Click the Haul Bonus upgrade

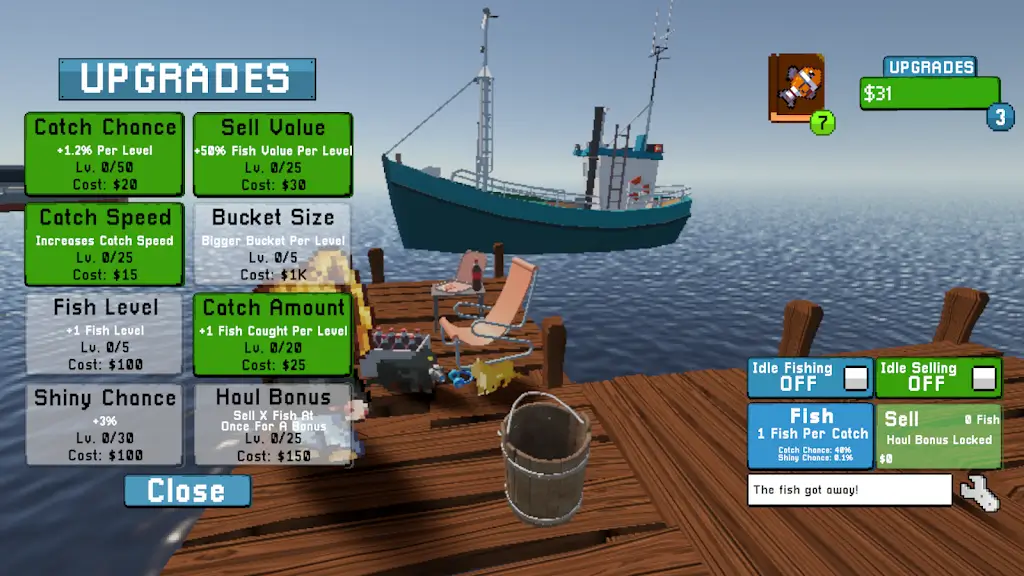(272, 424)
